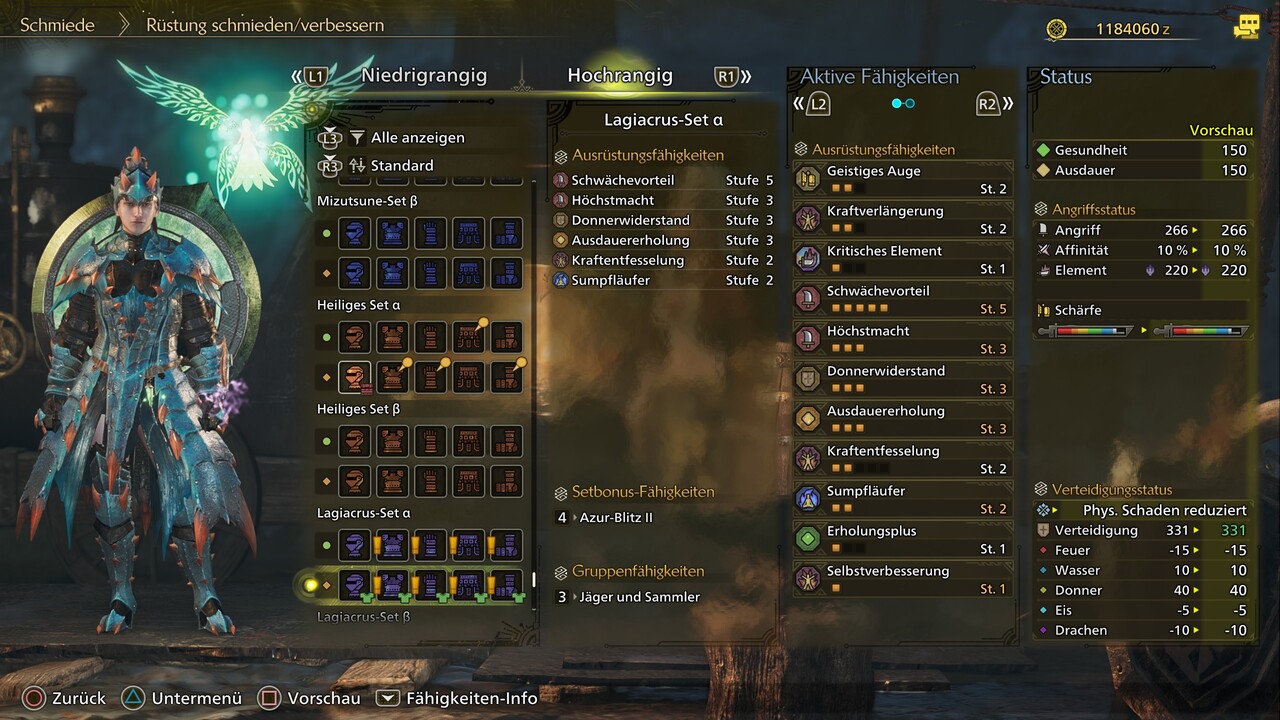Open Fähigkeiten-Info
The width and height of the screenshot is (1280, 720).
pyautogui.click(x=457, y=698)
